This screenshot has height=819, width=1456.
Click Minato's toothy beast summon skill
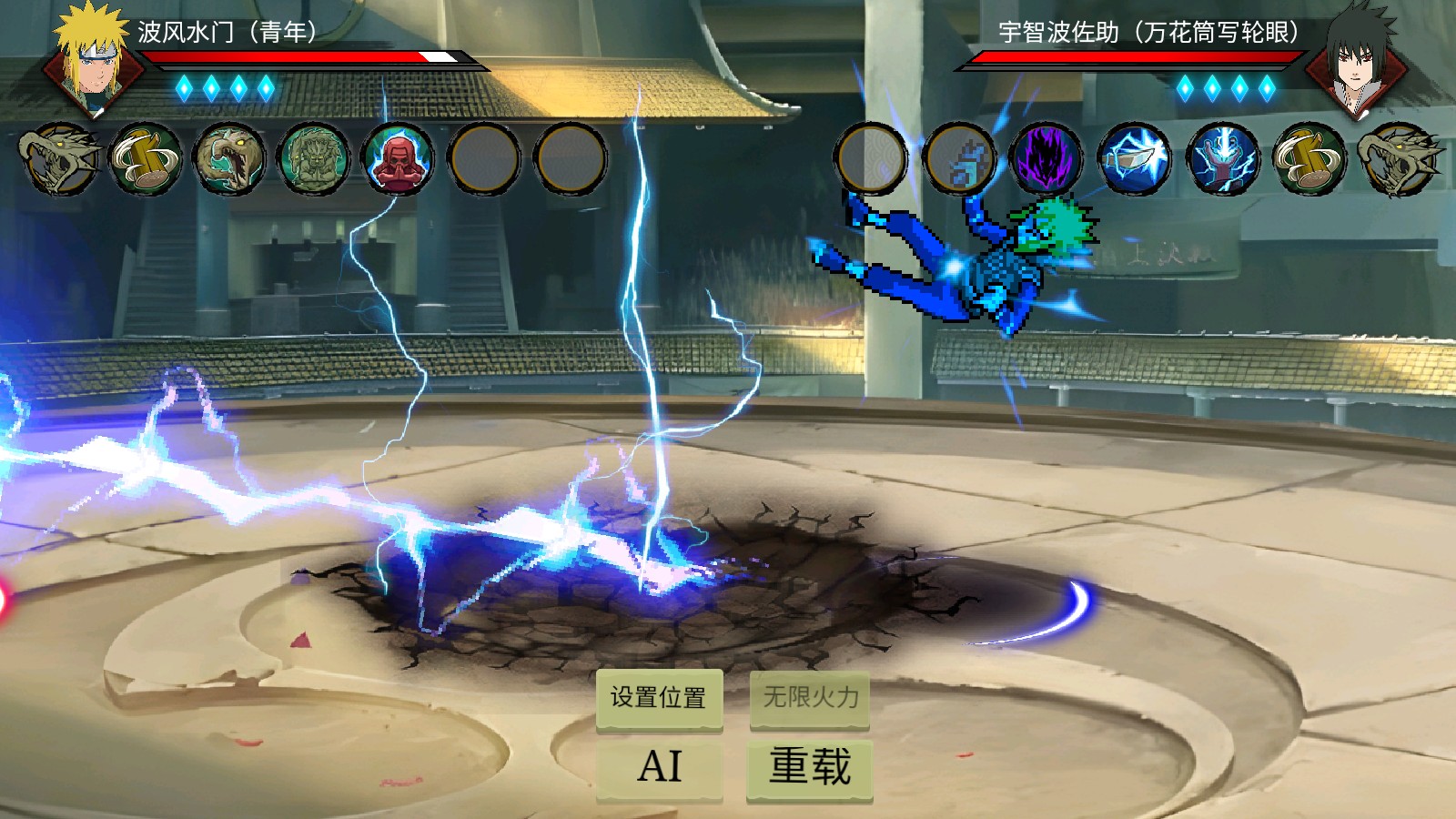(227, 159)
